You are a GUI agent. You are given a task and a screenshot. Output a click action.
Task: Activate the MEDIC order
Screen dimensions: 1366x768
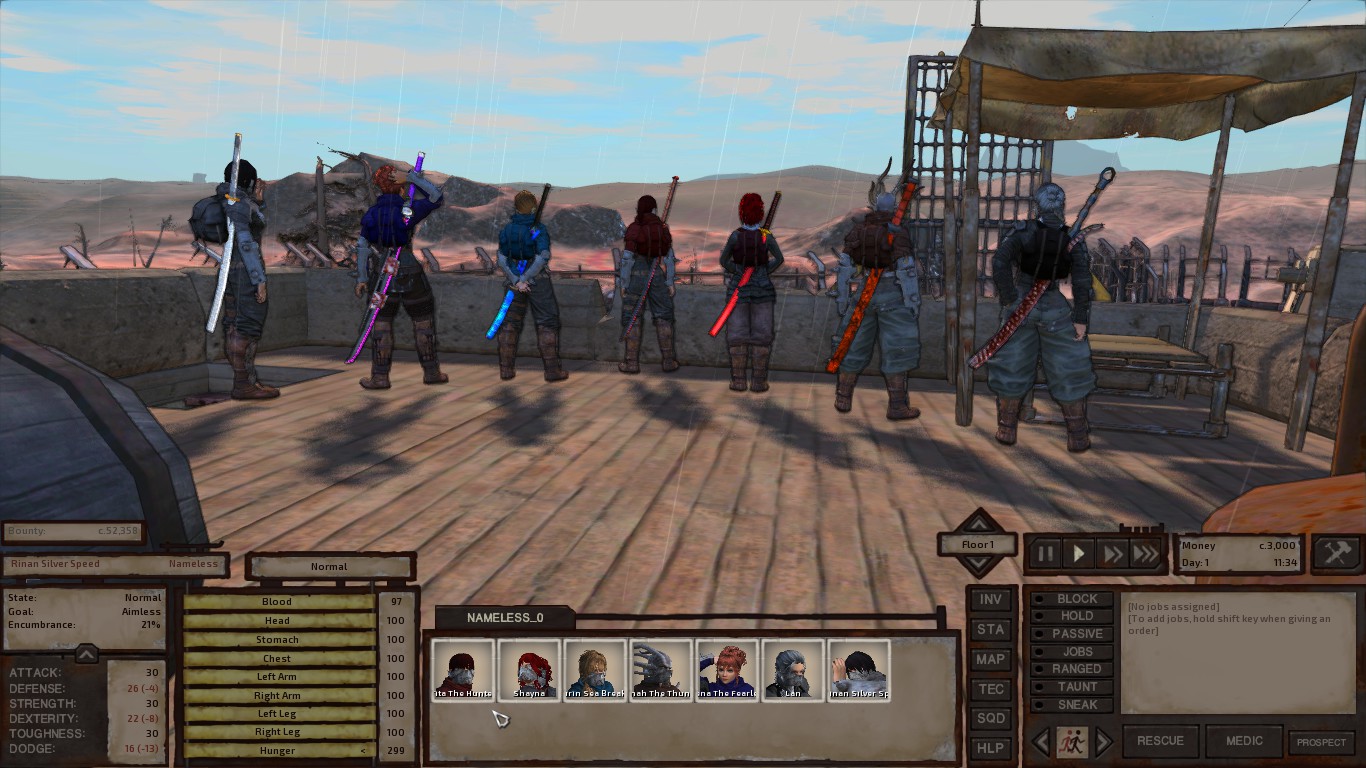pyautogui.click(x=1243, y=741)
